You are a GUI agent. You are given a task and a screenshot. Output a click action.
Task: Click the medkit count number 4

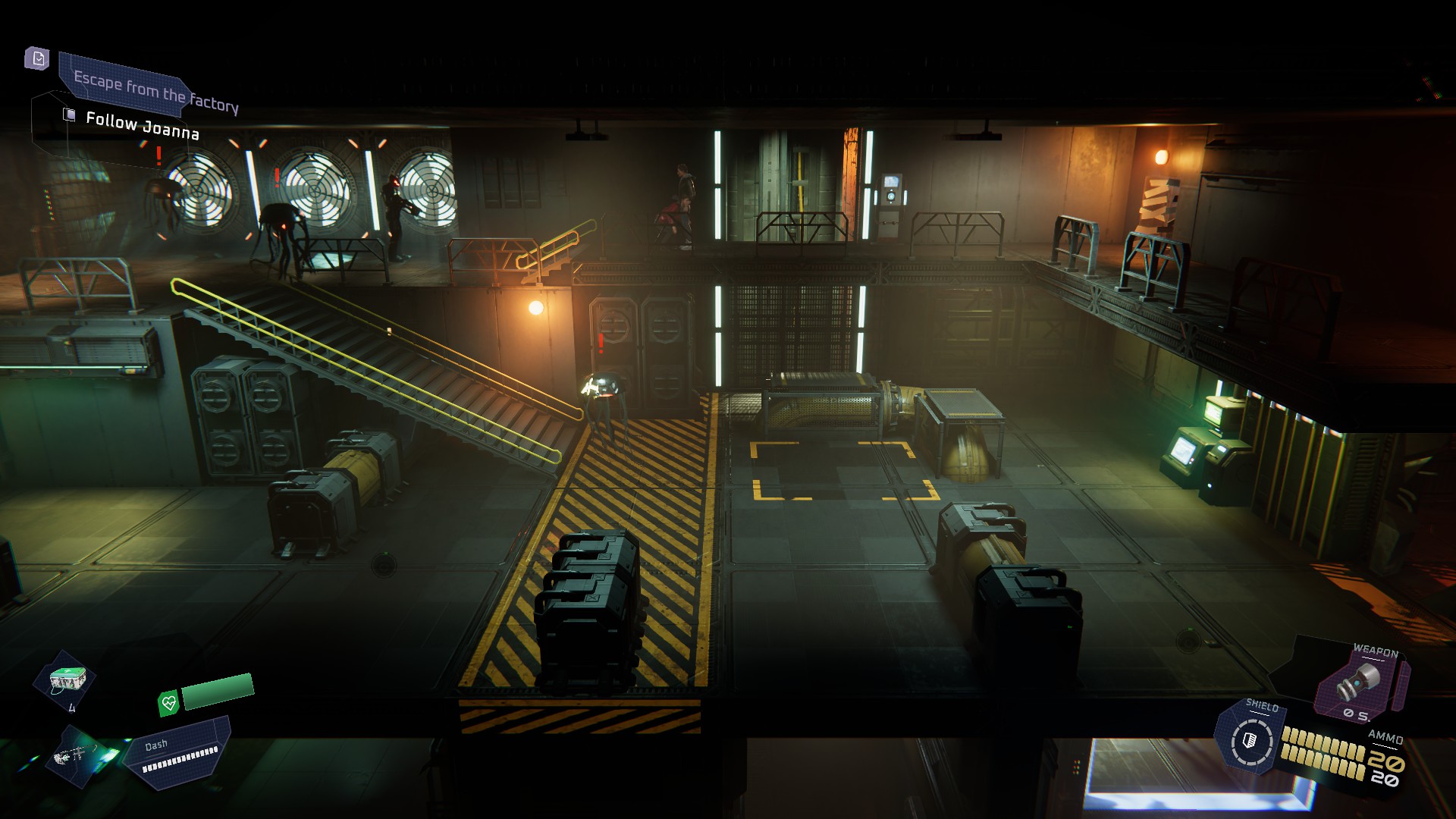pyautogui.click(x=74, y=709)
